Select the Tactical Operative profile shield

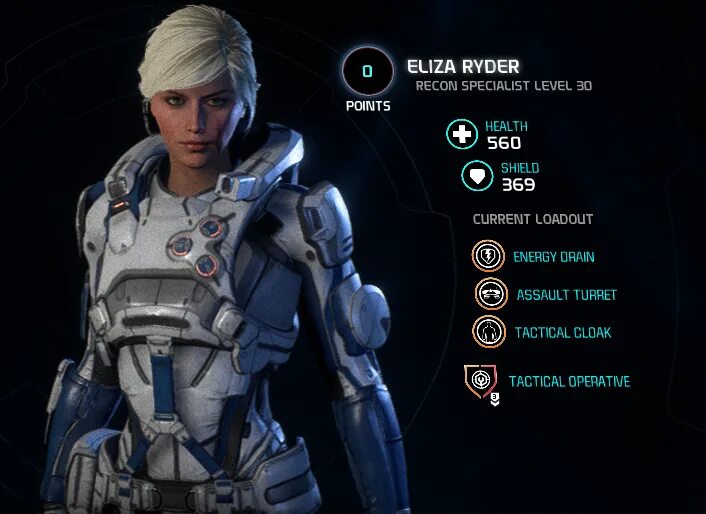click(481, 381)
